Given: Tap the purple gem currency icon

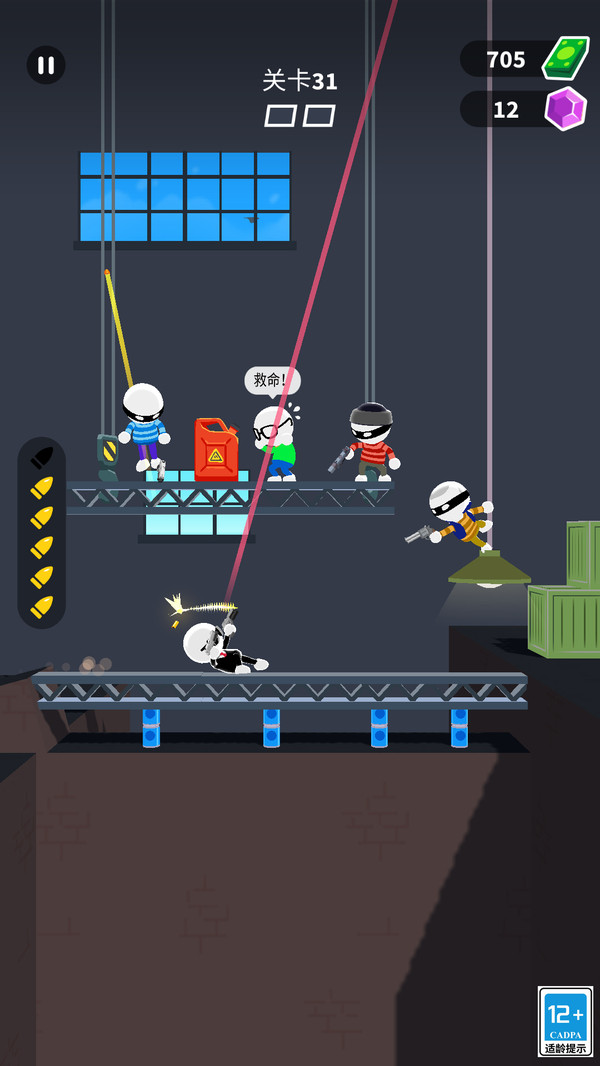Looking at the screenshot, I should point(565,108).
